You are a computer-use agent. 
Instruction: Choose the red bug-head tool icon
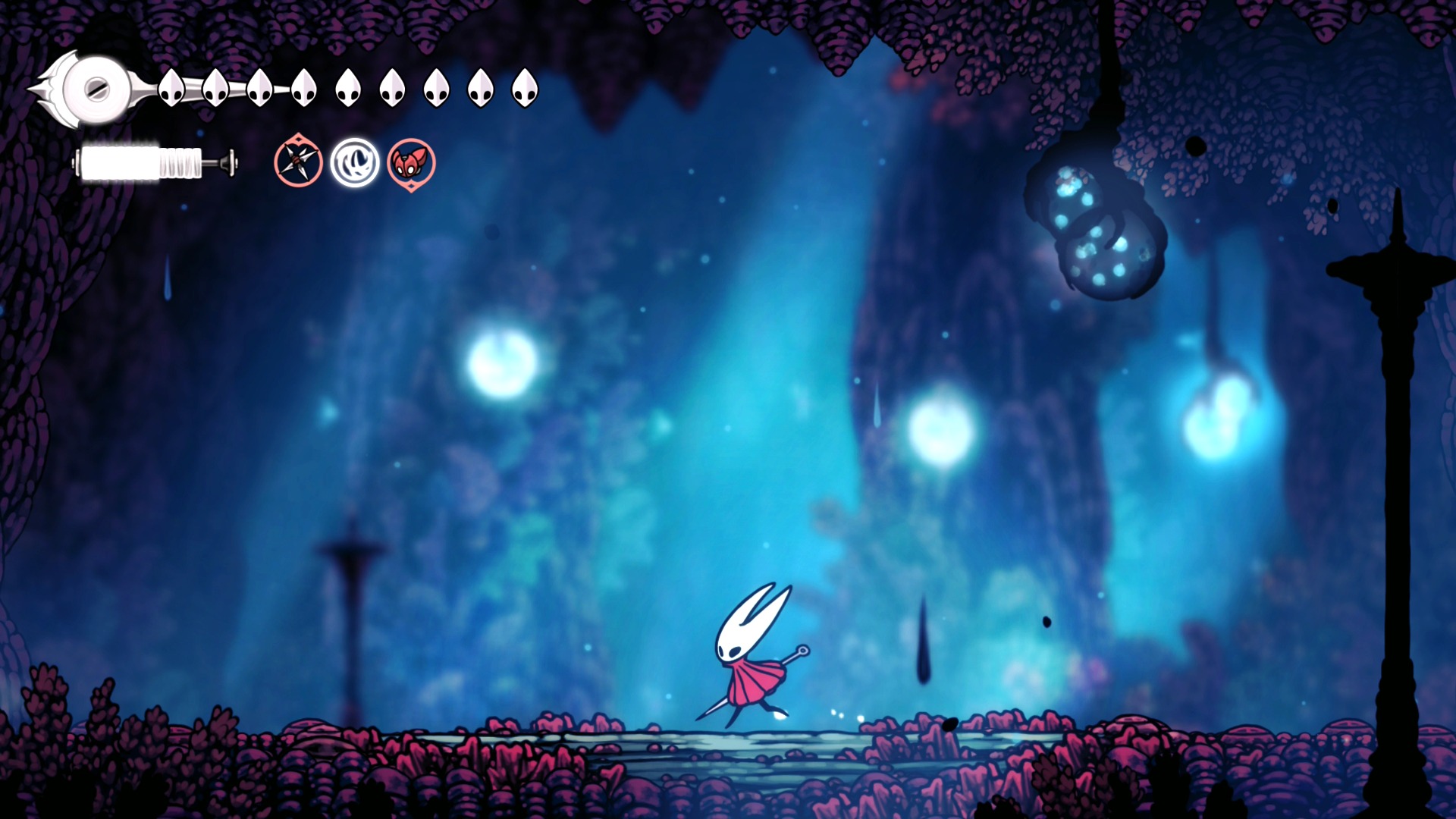tap(411, 162)
